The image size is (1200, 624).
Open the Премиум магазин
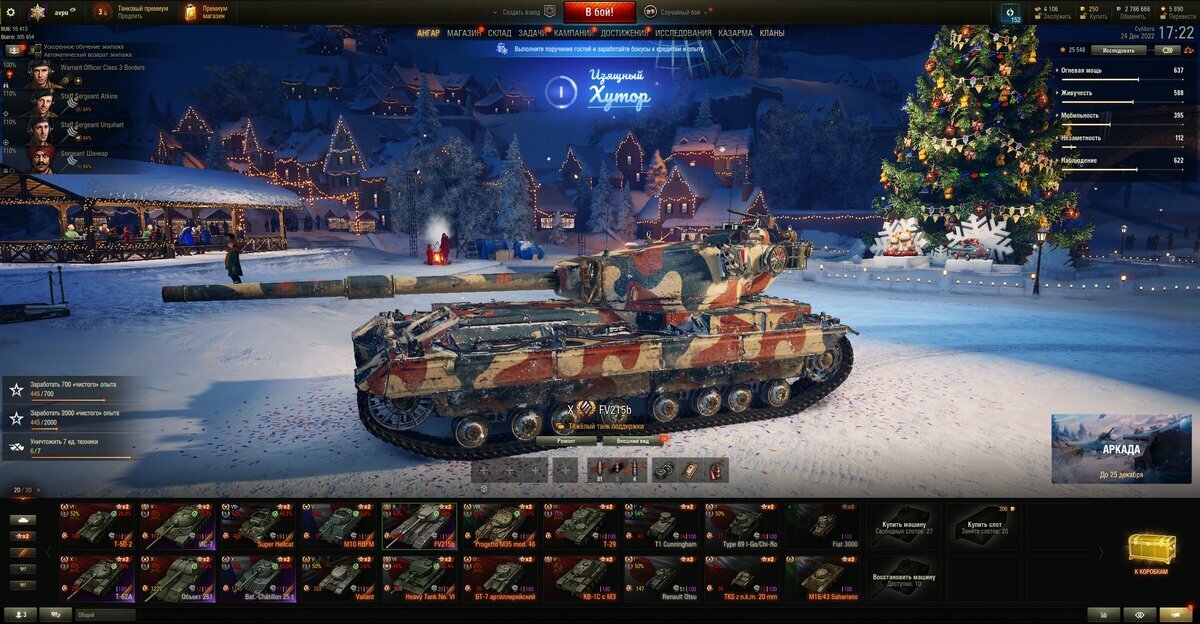(207, 12)
